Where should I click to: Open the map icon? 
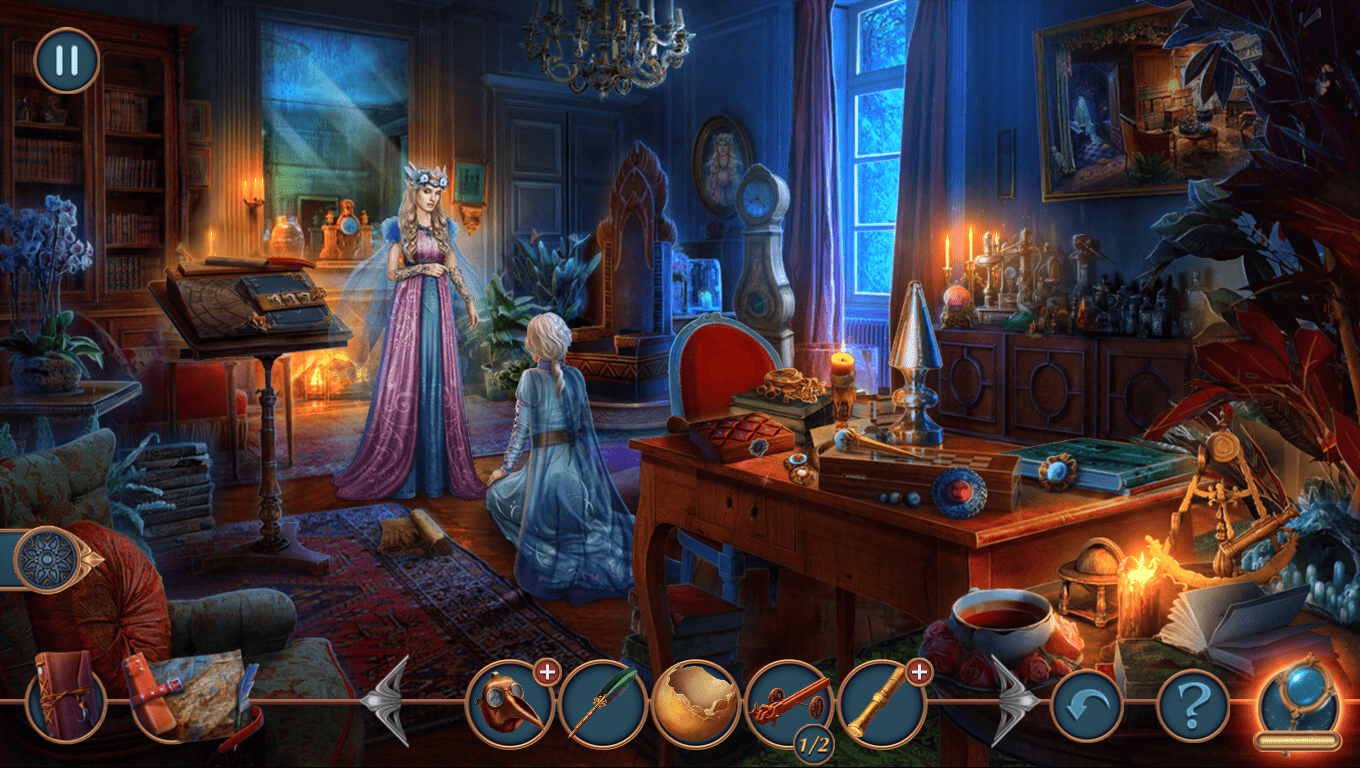click(187, 696)
